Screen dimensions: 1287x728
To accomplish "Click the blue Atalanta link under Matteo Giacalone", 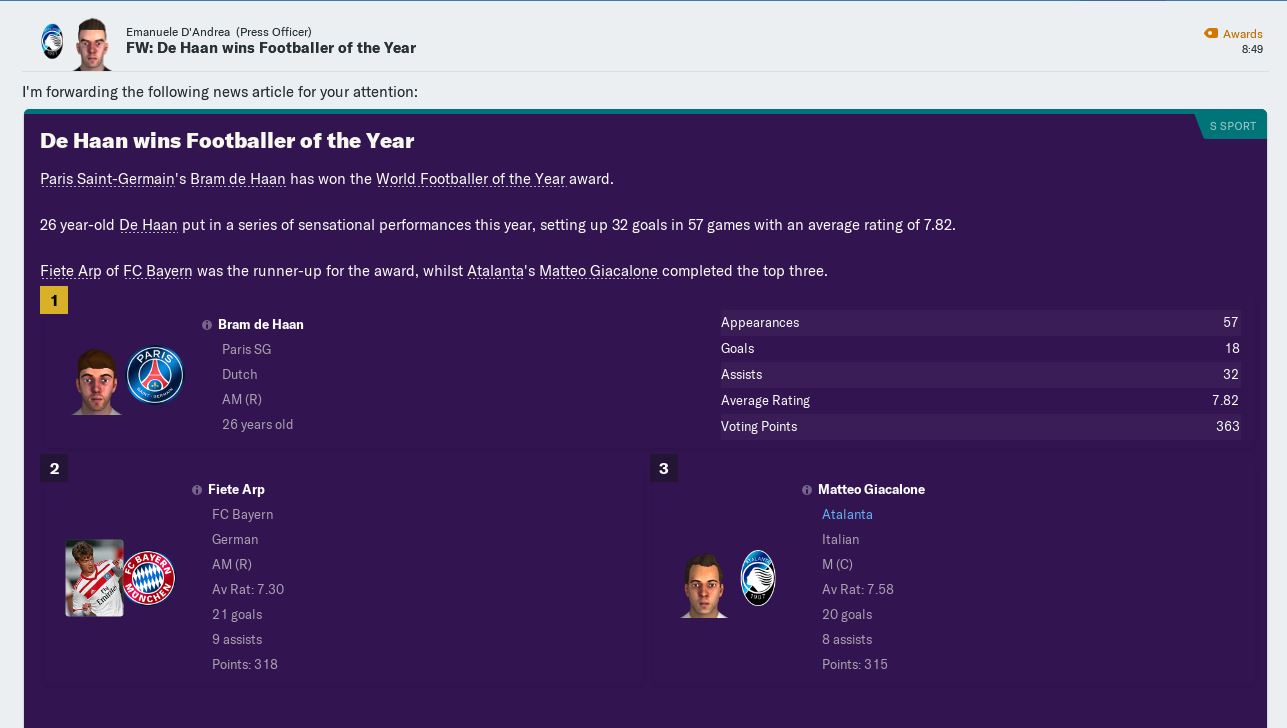I will click(847, 514).
